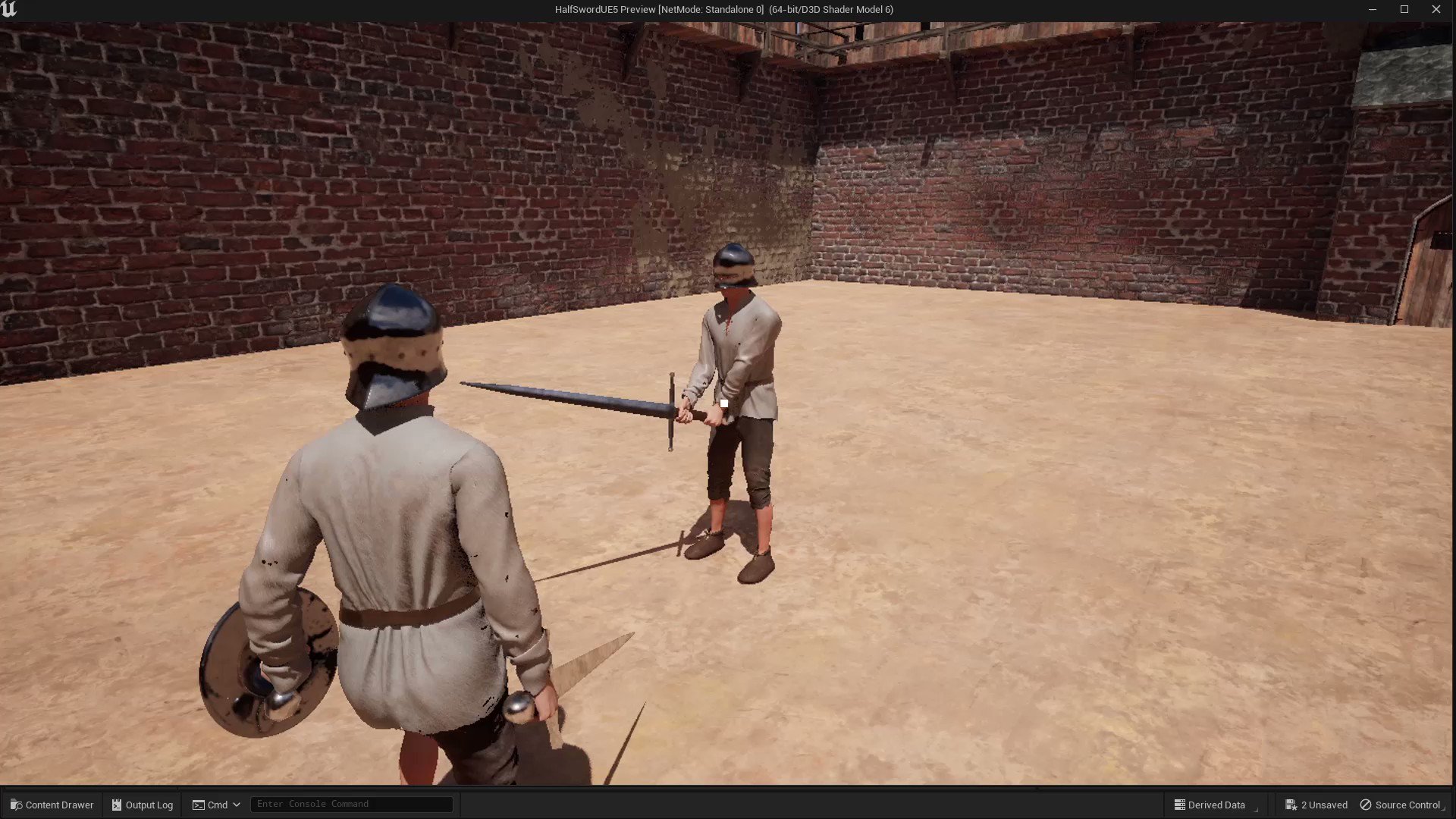1456x819 pixels.
Task: Click the unsaved changes save icon
Action: (x=1291, y=805)
